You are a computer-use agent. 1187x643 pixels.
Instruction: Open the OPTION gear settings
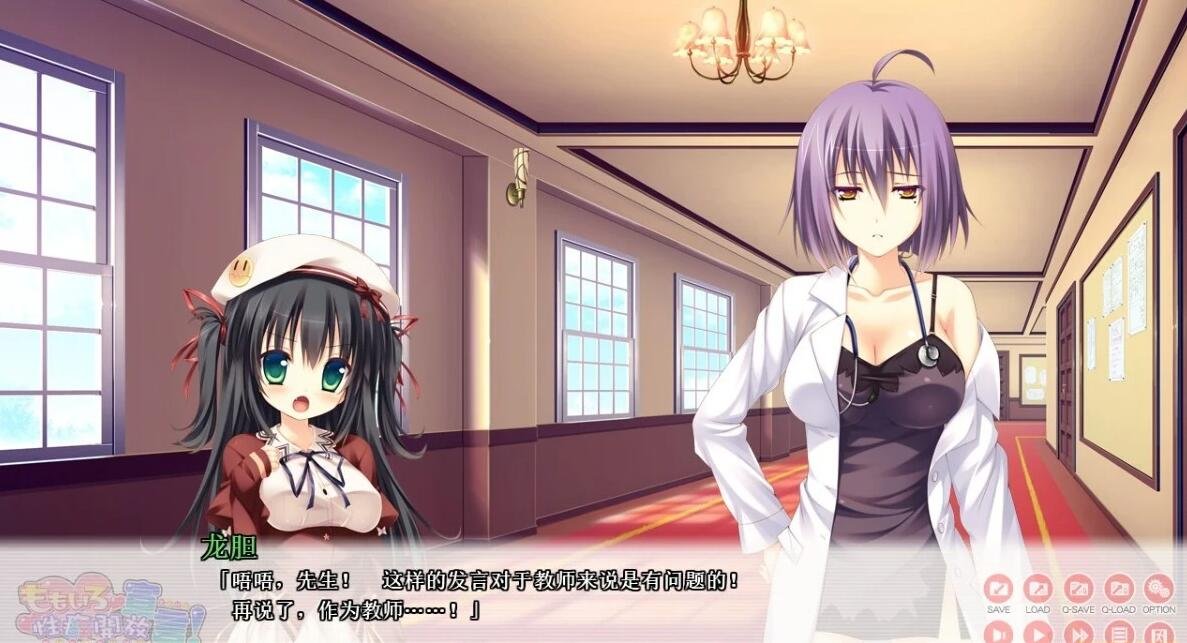[1159, 588]
